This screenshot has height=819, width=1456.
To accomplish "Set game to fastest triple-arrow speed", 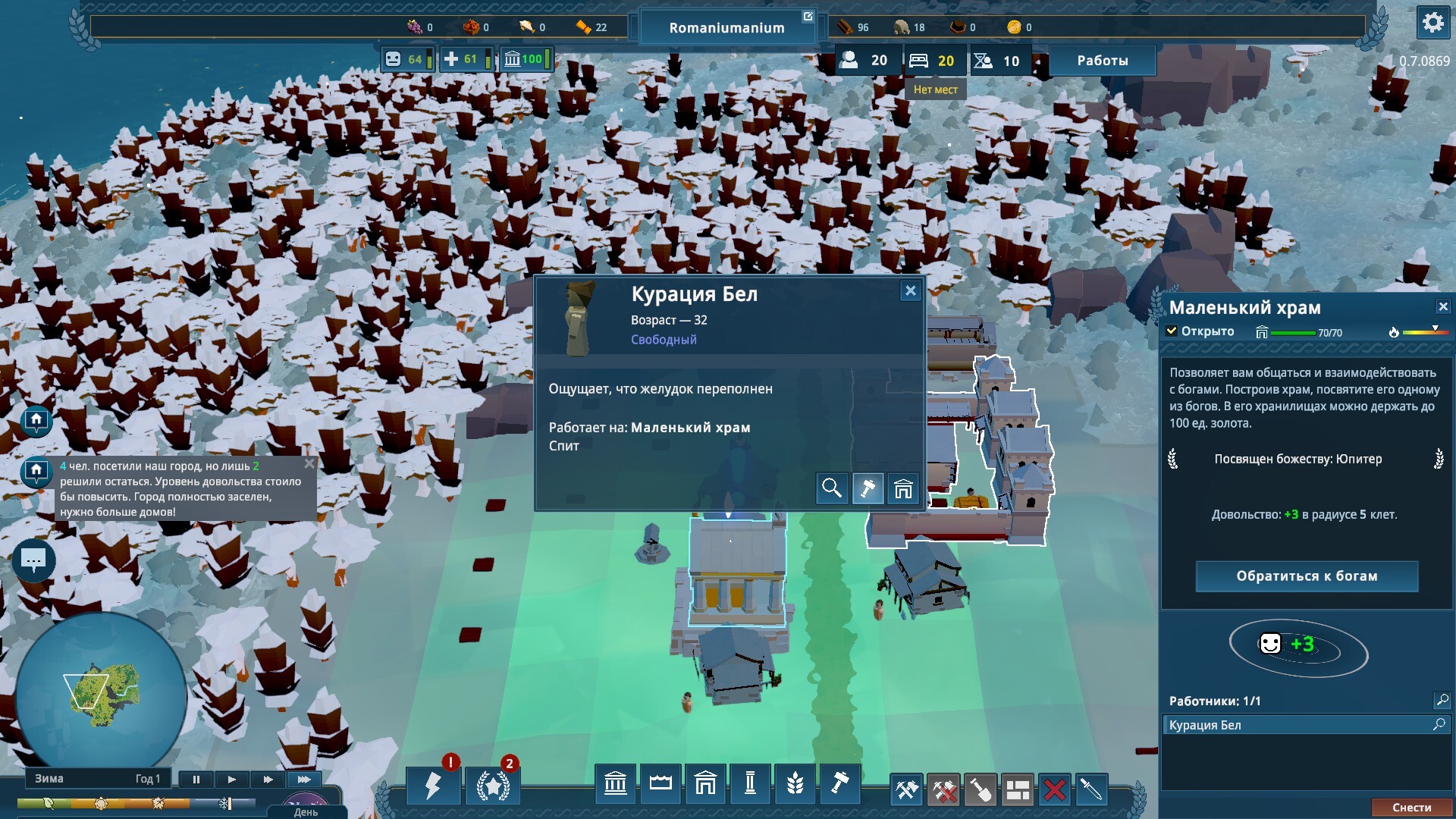I will (x=304, y=779).
